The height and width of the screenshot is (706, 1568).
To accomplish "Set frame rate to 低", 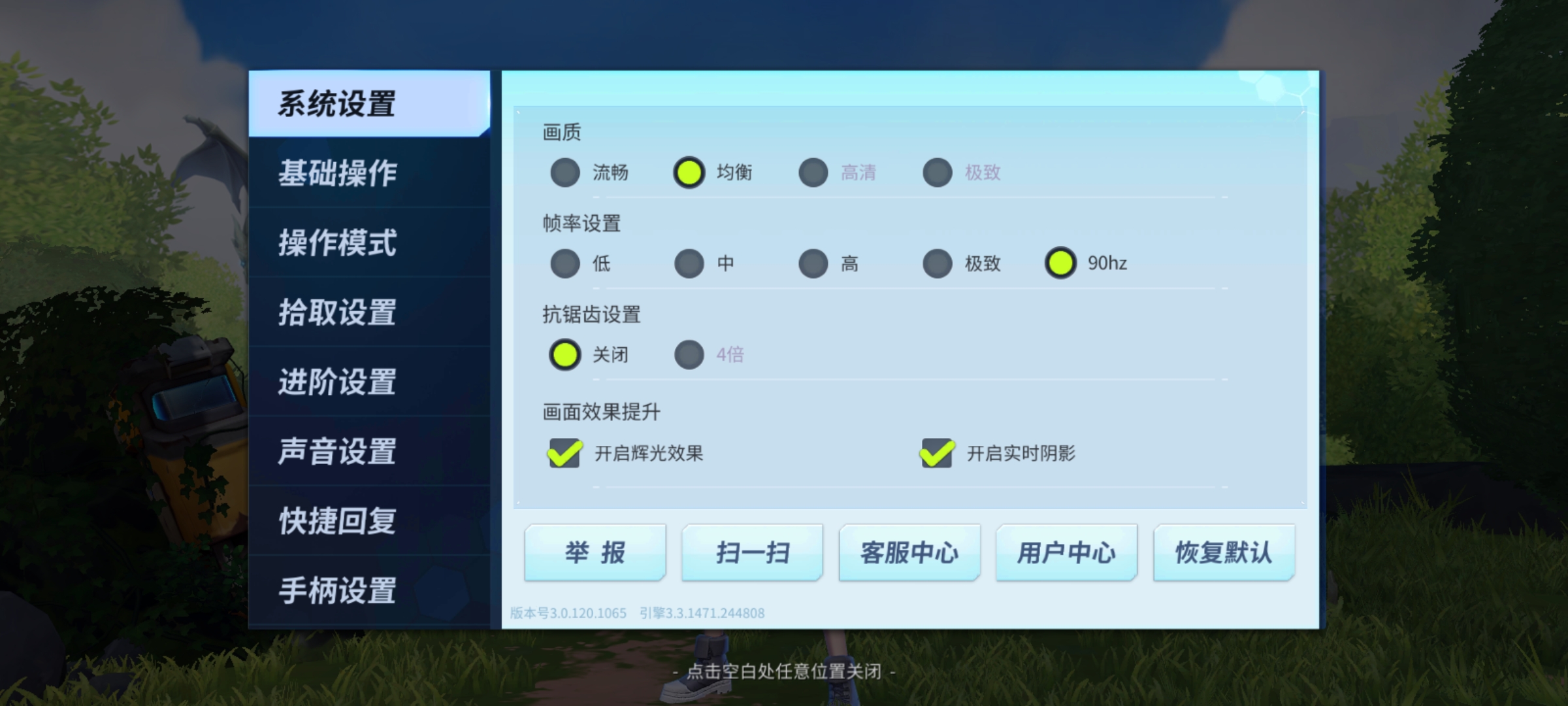I will coord(564,263).
